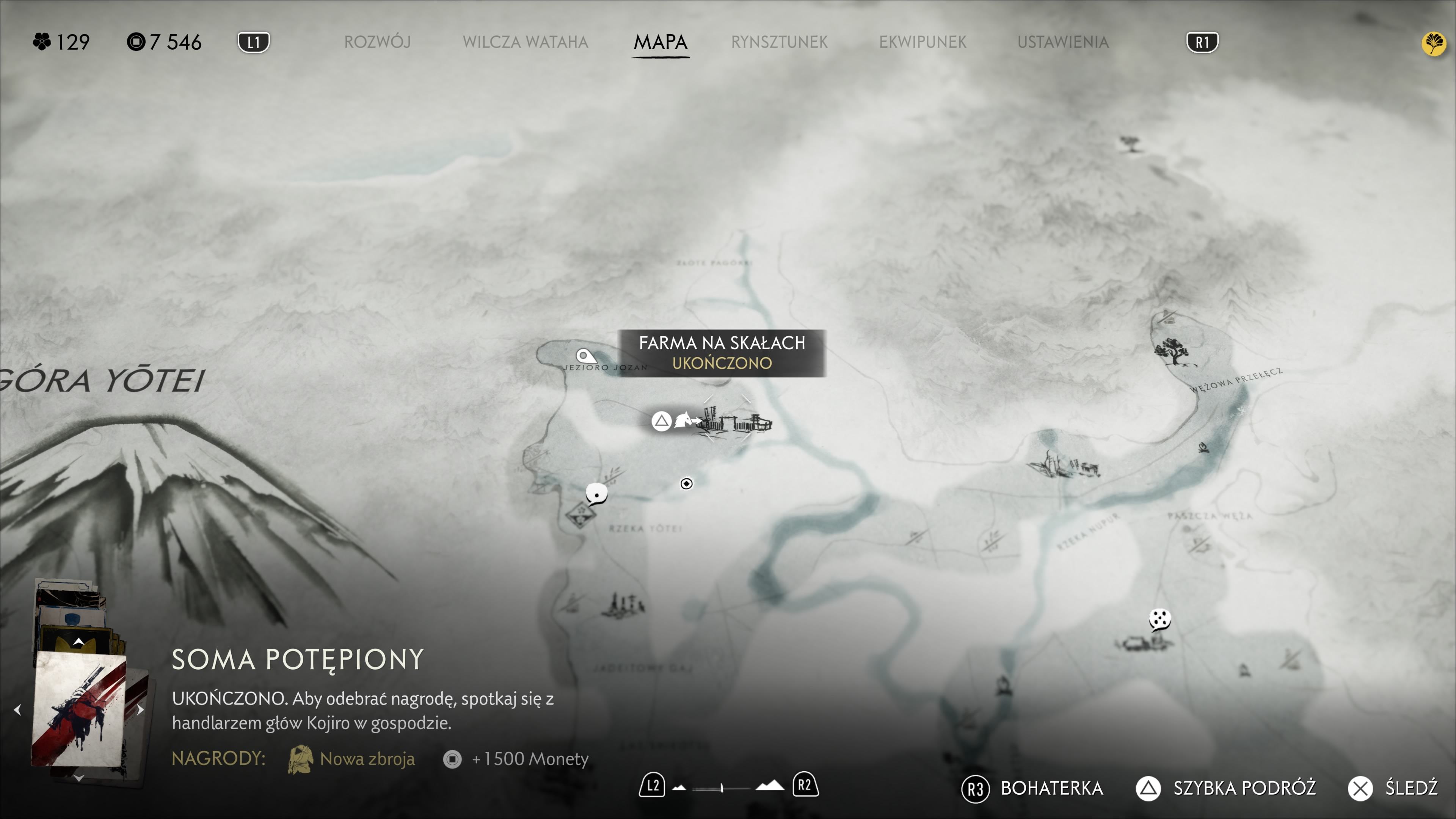1456x819 pixels.
Task: Open the Ekwipunek tab
Action: coord(923,42)
